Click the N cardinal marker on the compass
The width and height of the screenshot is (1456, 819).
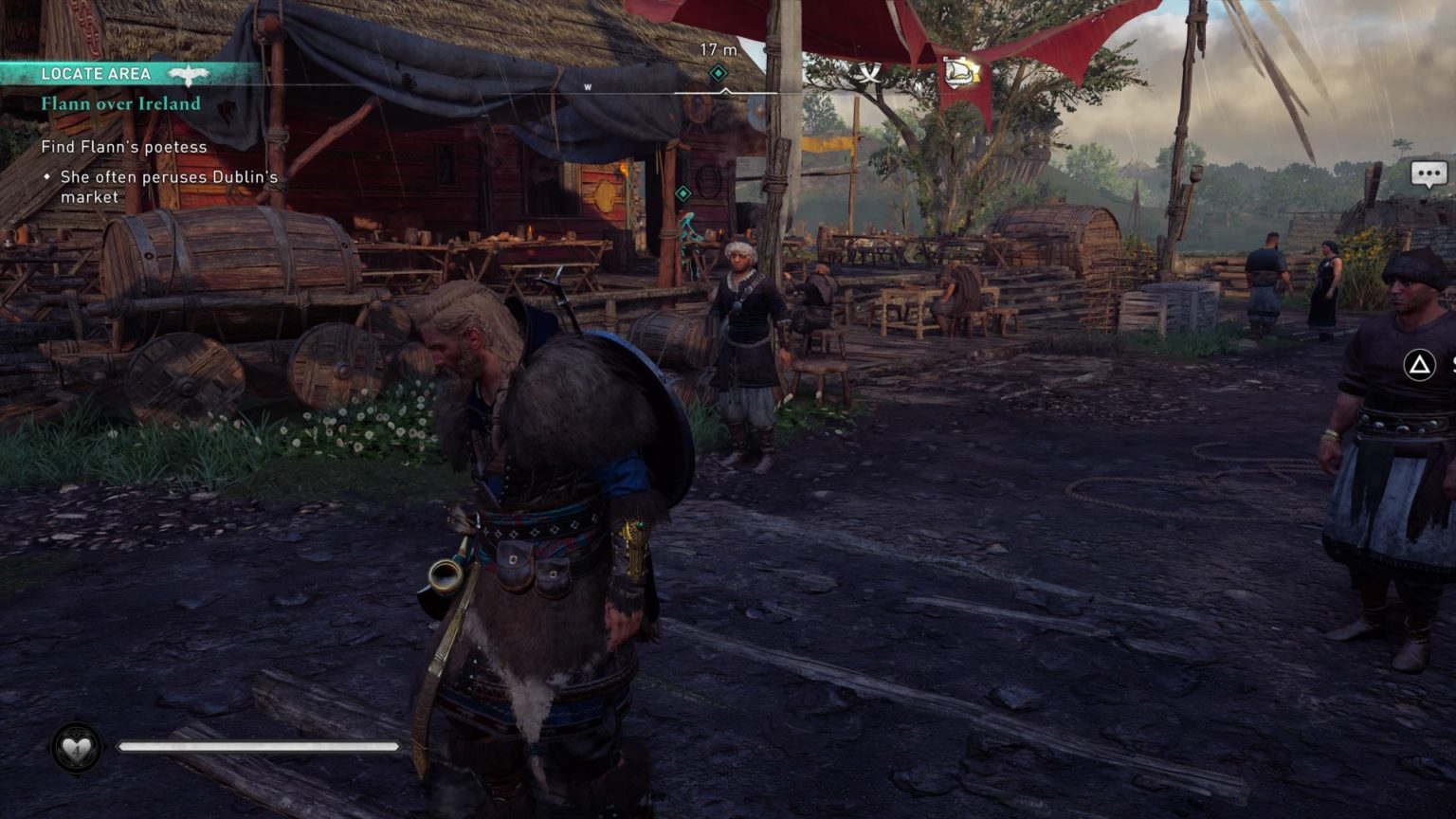(919, 85)
